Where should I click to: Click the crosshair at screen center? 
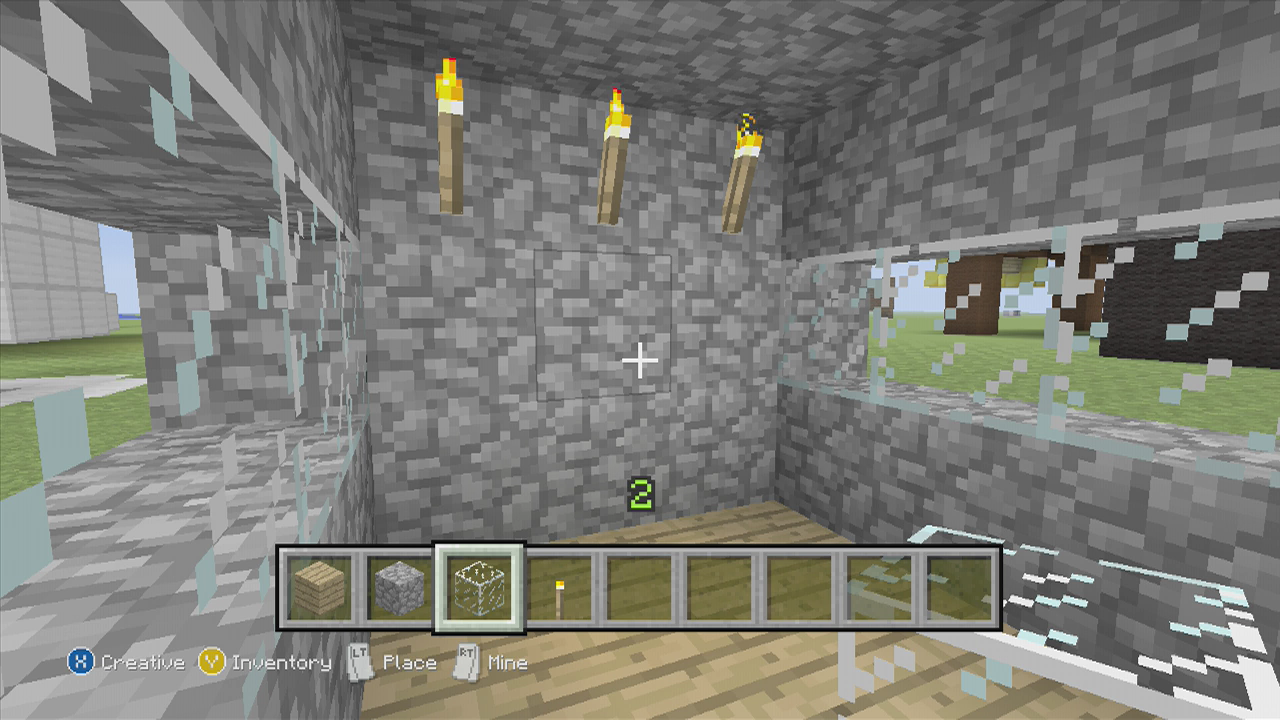pos(639,360)
